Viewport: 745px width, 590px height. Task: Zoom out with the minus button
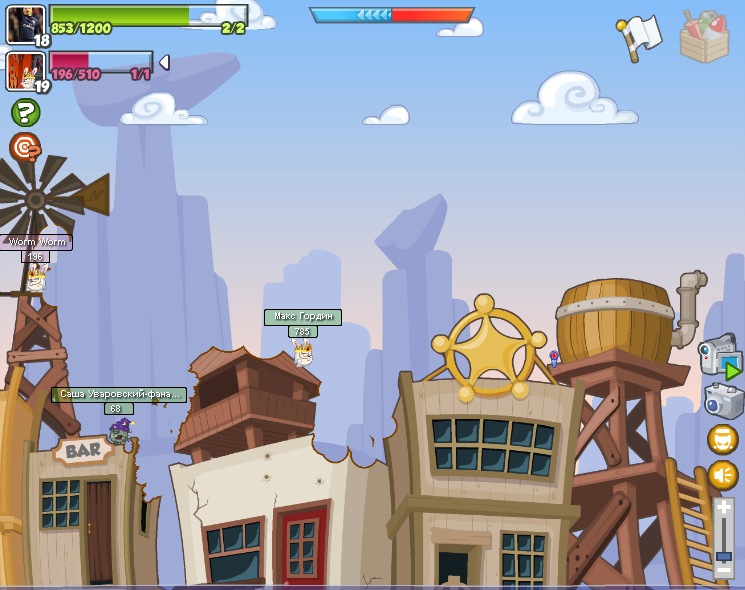(724, 571)
